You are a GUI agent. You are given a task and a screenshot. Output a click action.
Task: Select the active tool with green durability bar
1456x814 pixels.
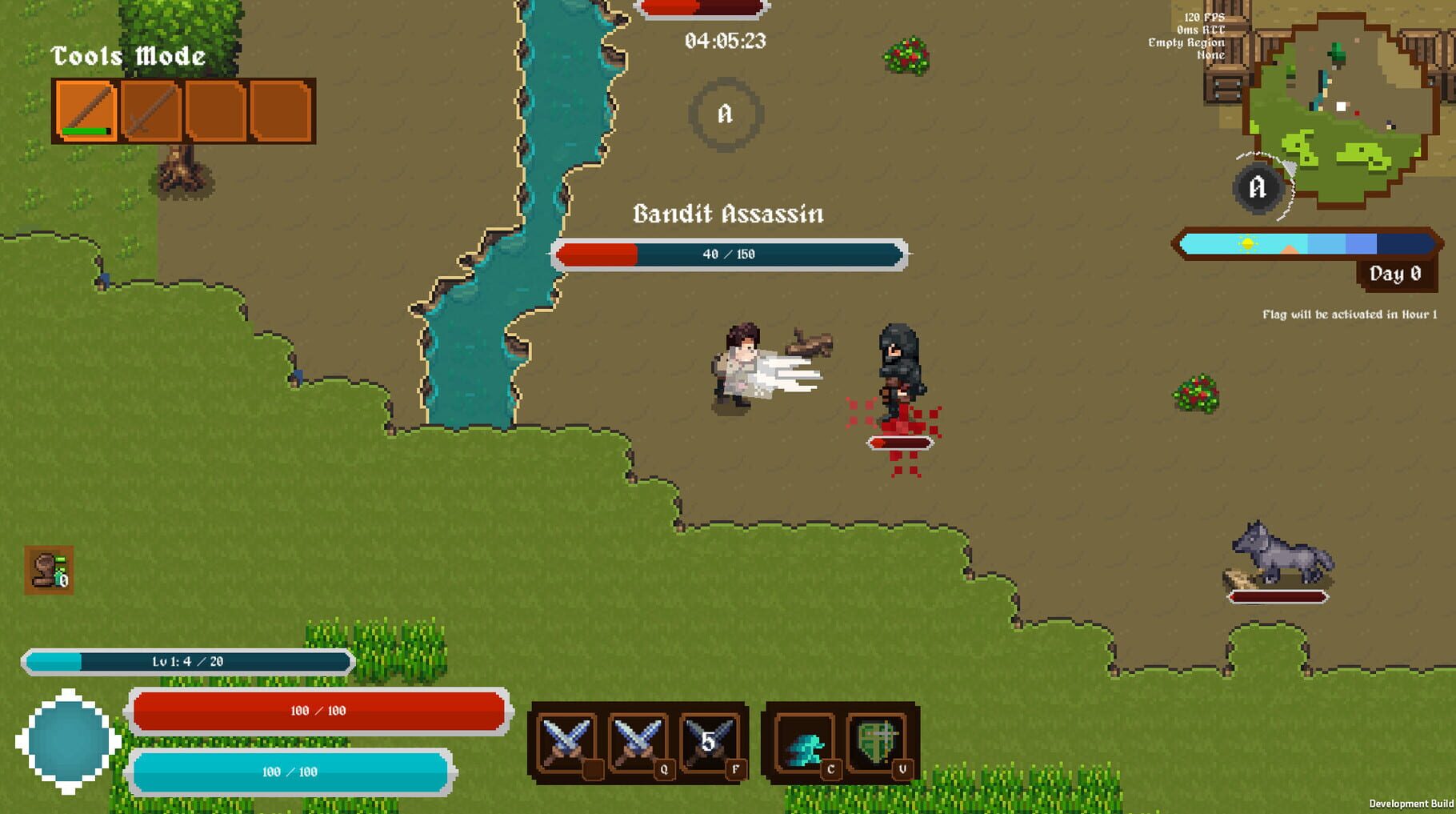click(86, 110)
